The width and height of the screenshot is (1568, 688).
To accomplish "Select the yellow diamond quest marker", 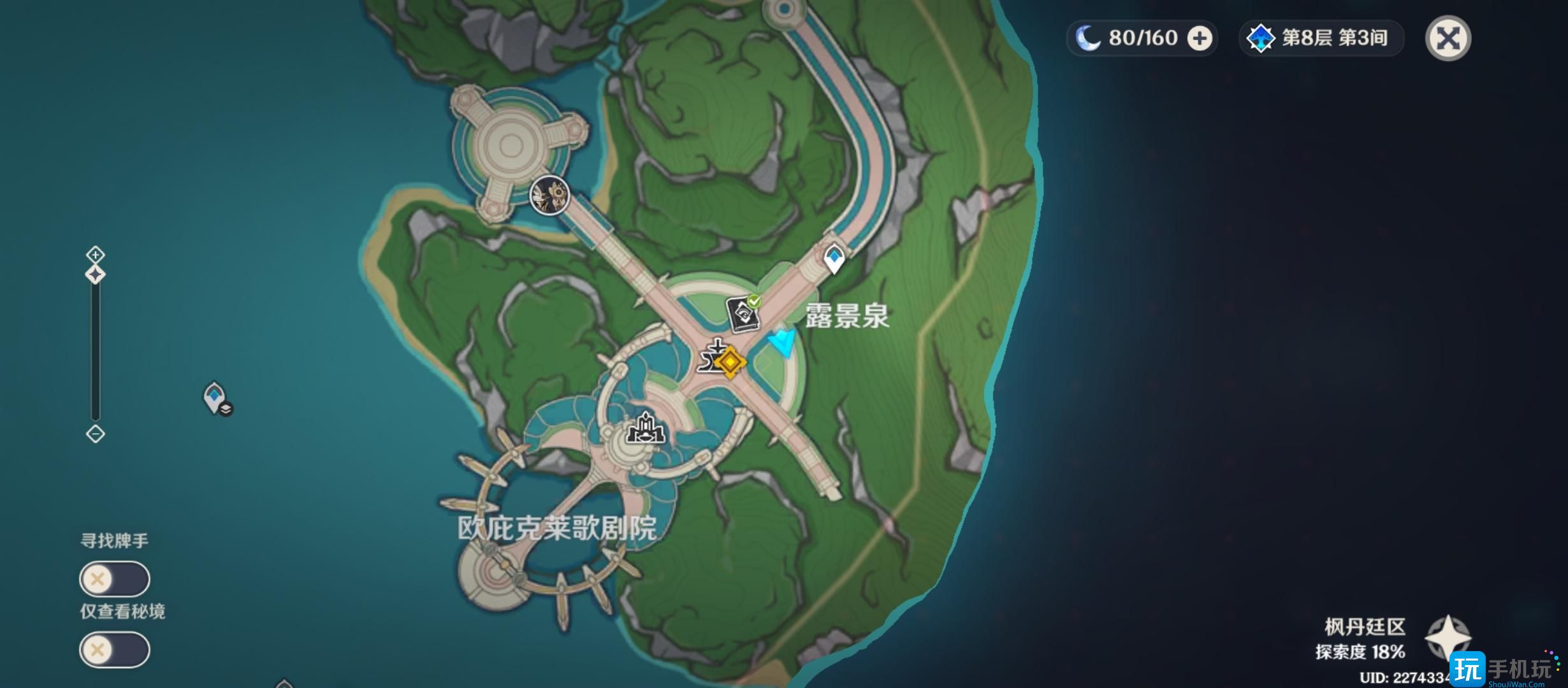I will (x=730, y=362).
